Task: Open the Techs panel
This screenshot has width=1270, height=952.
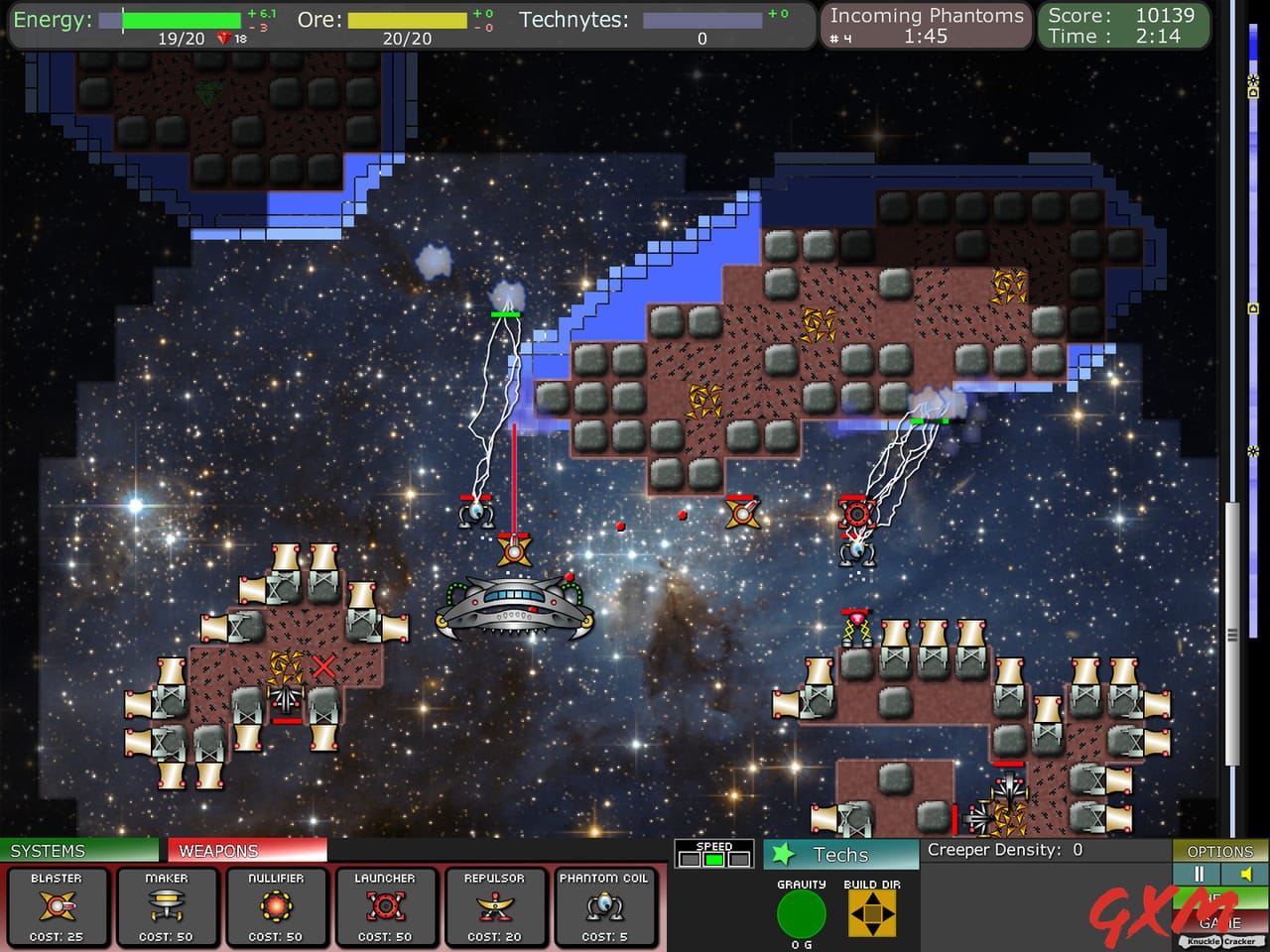Action: [839, 855]
